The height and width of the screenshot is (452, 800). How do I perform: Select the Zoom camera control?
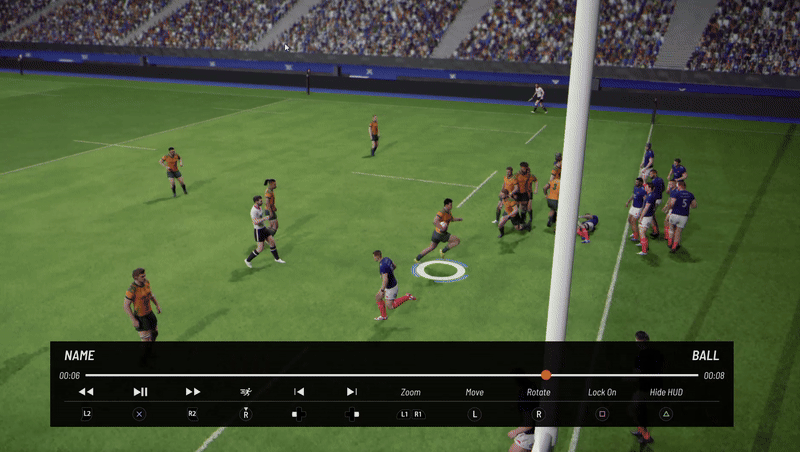coord(411,392)
